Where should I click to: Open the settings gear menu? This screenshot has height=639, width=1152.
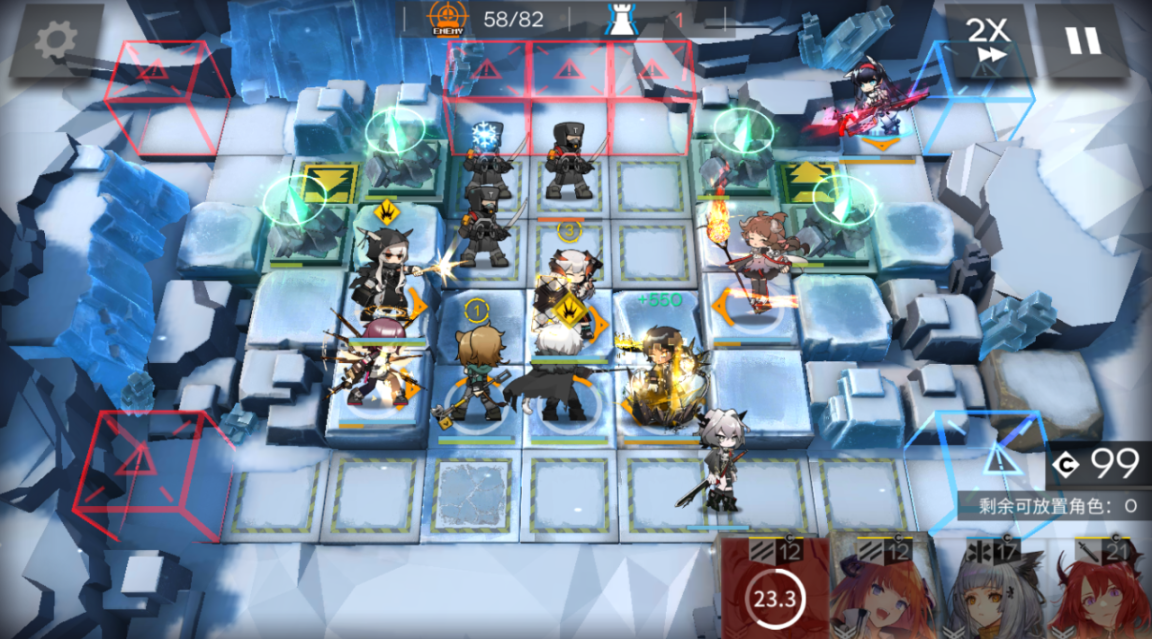coord(56,41)
